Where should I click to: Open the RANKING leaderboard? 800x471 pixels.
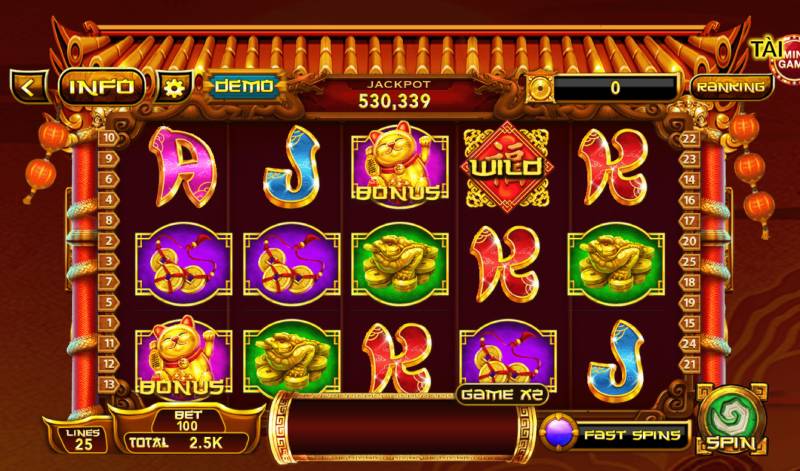pos(731,86)
